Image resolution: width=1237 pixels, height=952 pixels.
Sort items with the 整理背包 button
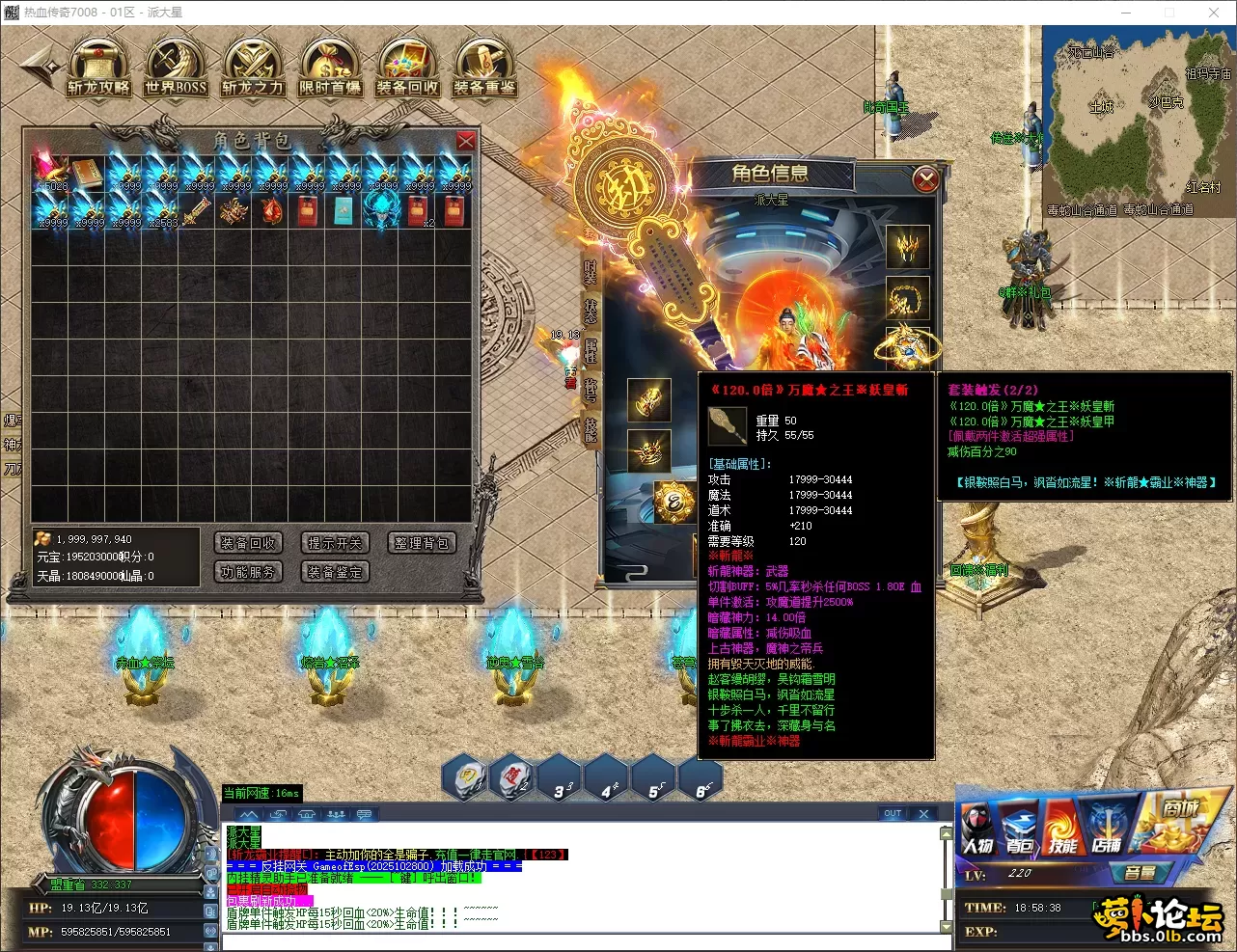(x=422, y=543)
